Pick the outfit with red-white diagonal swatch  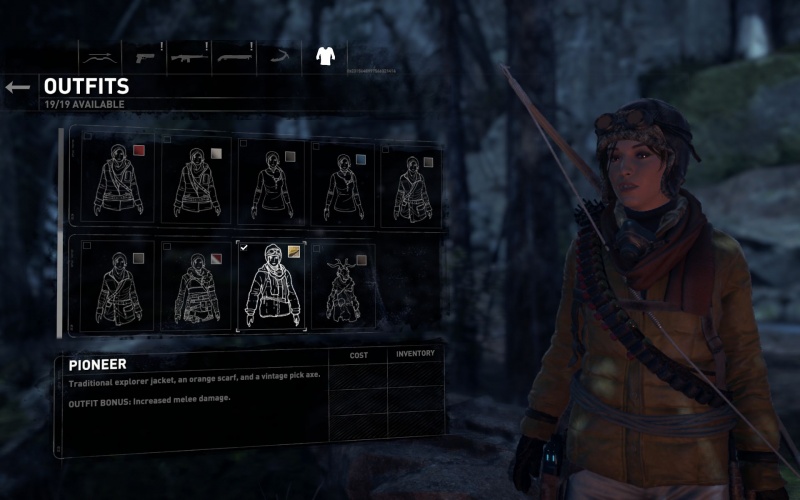point(196,286)
